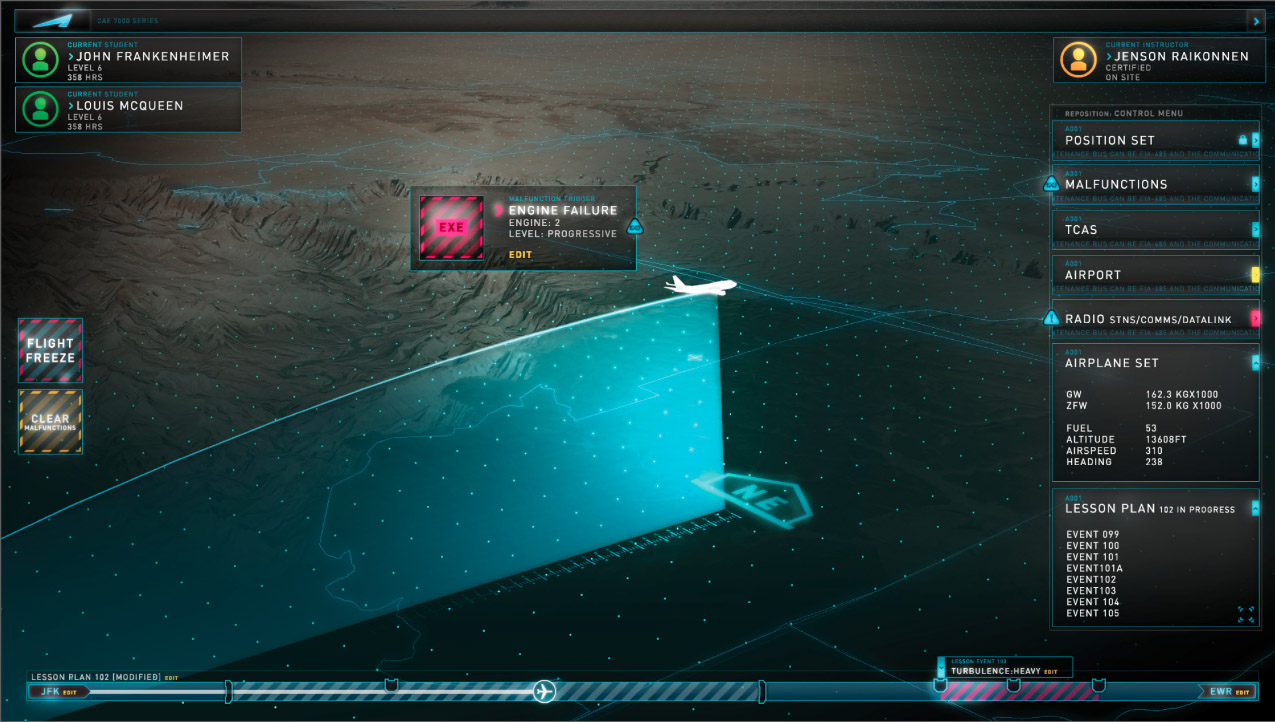This screenshot has height=722, width=1275.
Task: Activate the Flight Freeze button
Action: point(50,350)
